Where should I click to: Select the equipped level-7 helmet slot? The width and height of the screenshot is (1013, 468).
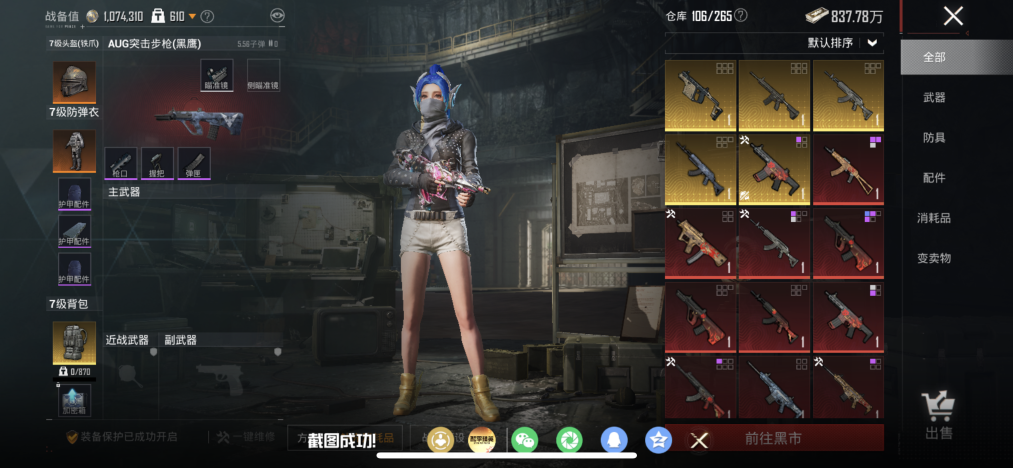coord(75,81)
